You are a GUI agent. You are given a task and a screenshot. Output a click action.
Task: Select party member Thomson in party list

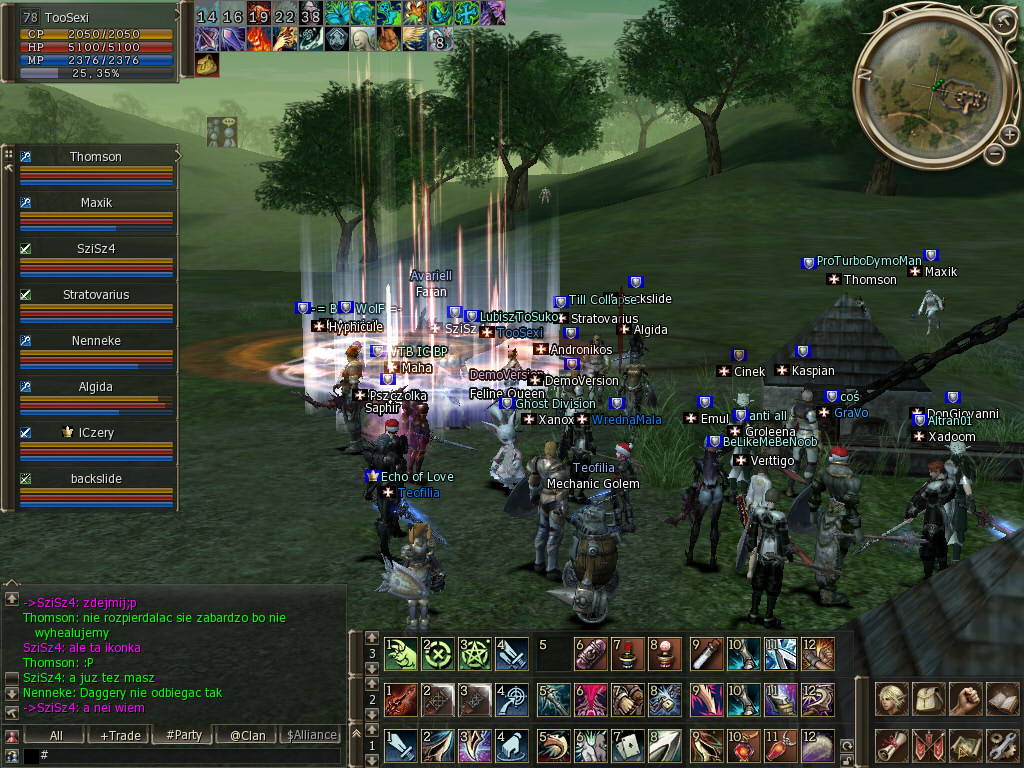(x=96, y=157)
